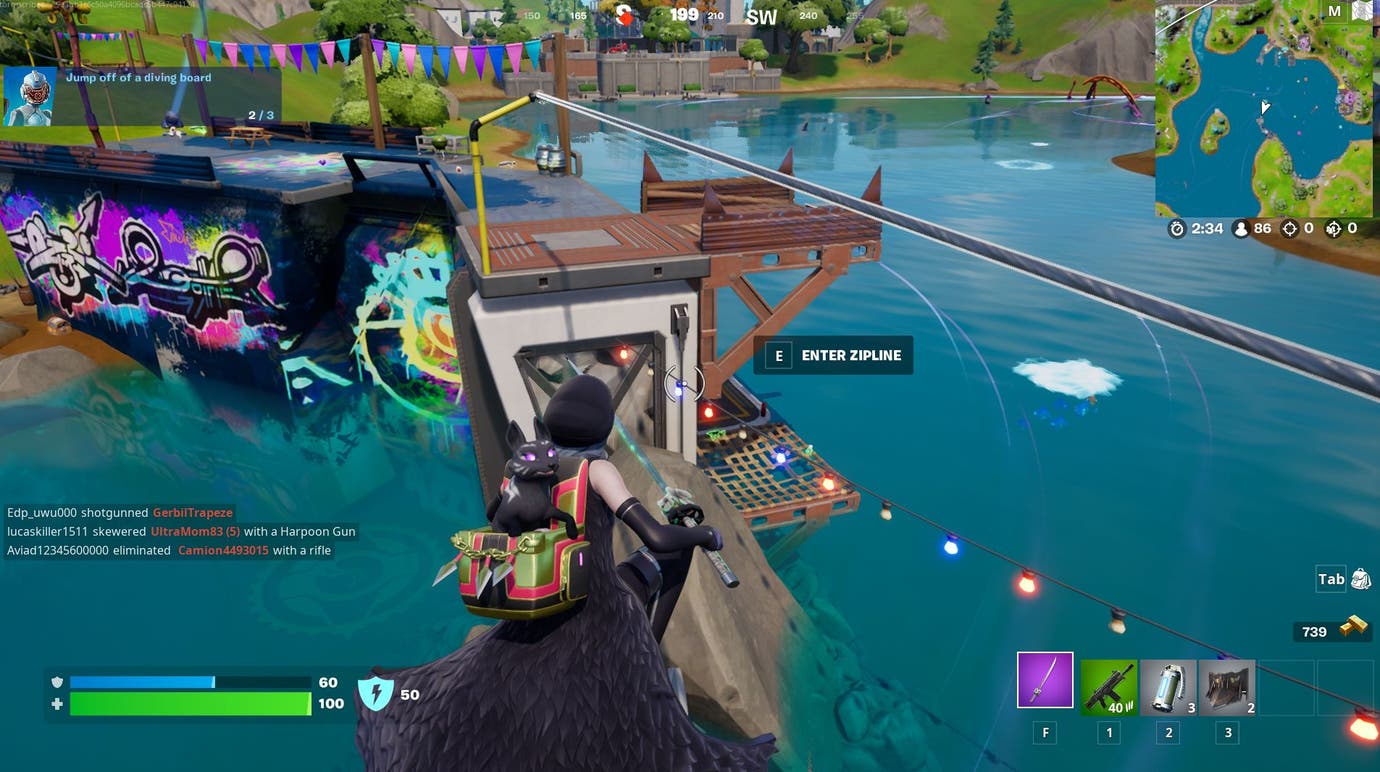This screenshot has height=772, width=1380.
Task: Click the squad eliminations icon on HUD
Action: pyautogui.click(x=1333, y=228)
